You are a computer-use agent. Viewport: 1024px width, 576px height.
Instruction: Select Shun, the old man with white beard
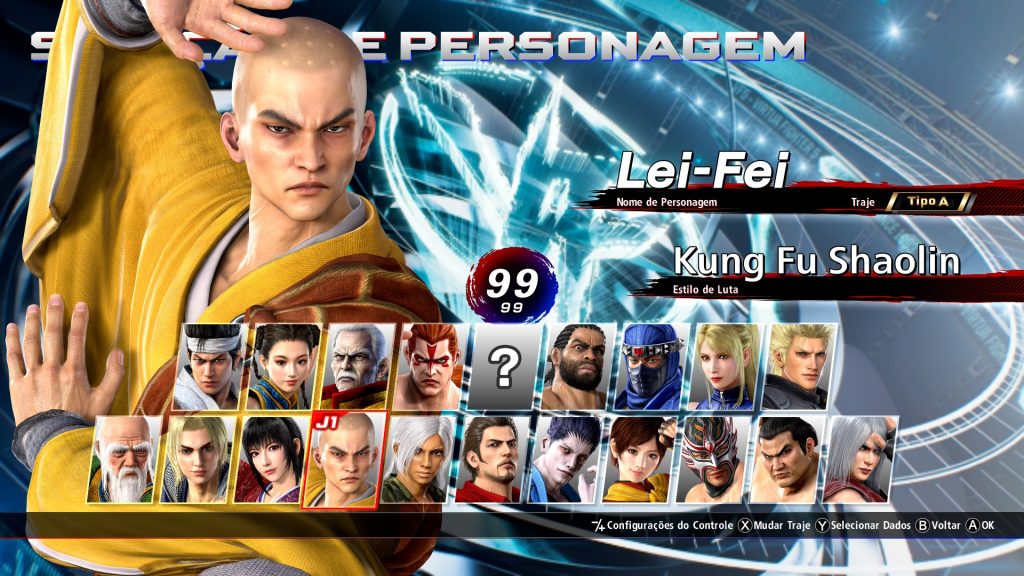[x=127, y=460]
